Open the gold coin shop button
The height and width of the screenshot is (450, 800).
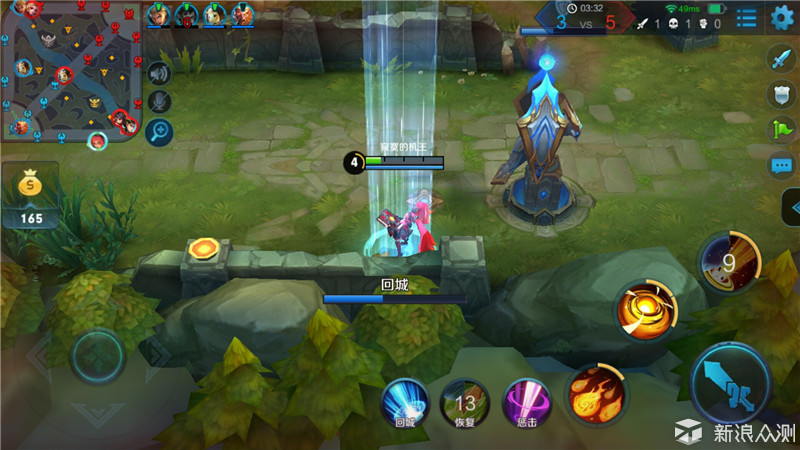[31, 185]
